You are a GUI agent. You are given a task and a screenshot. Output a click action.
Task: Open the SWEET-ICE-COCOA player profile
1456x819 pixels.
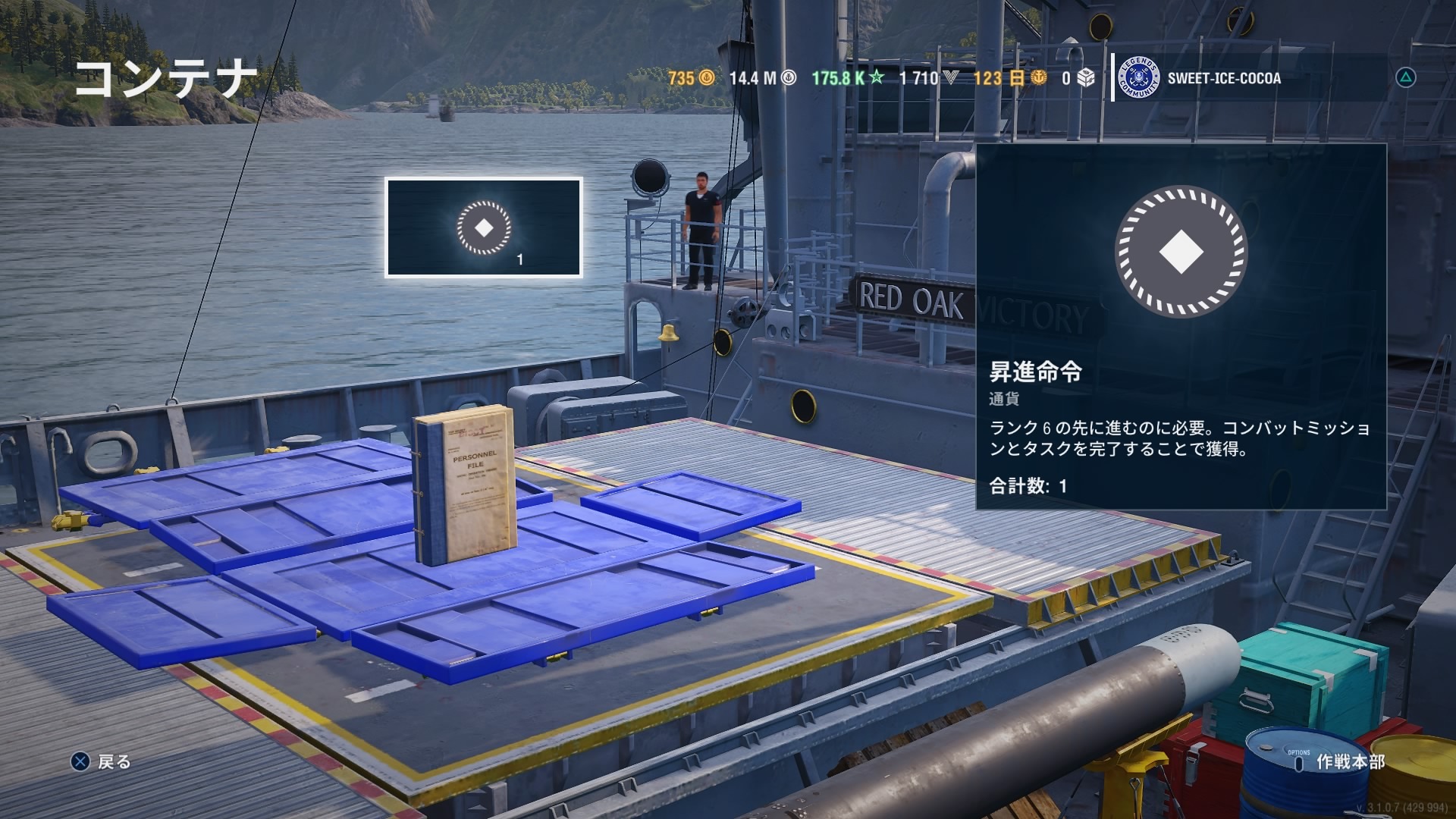(1222, 78)
